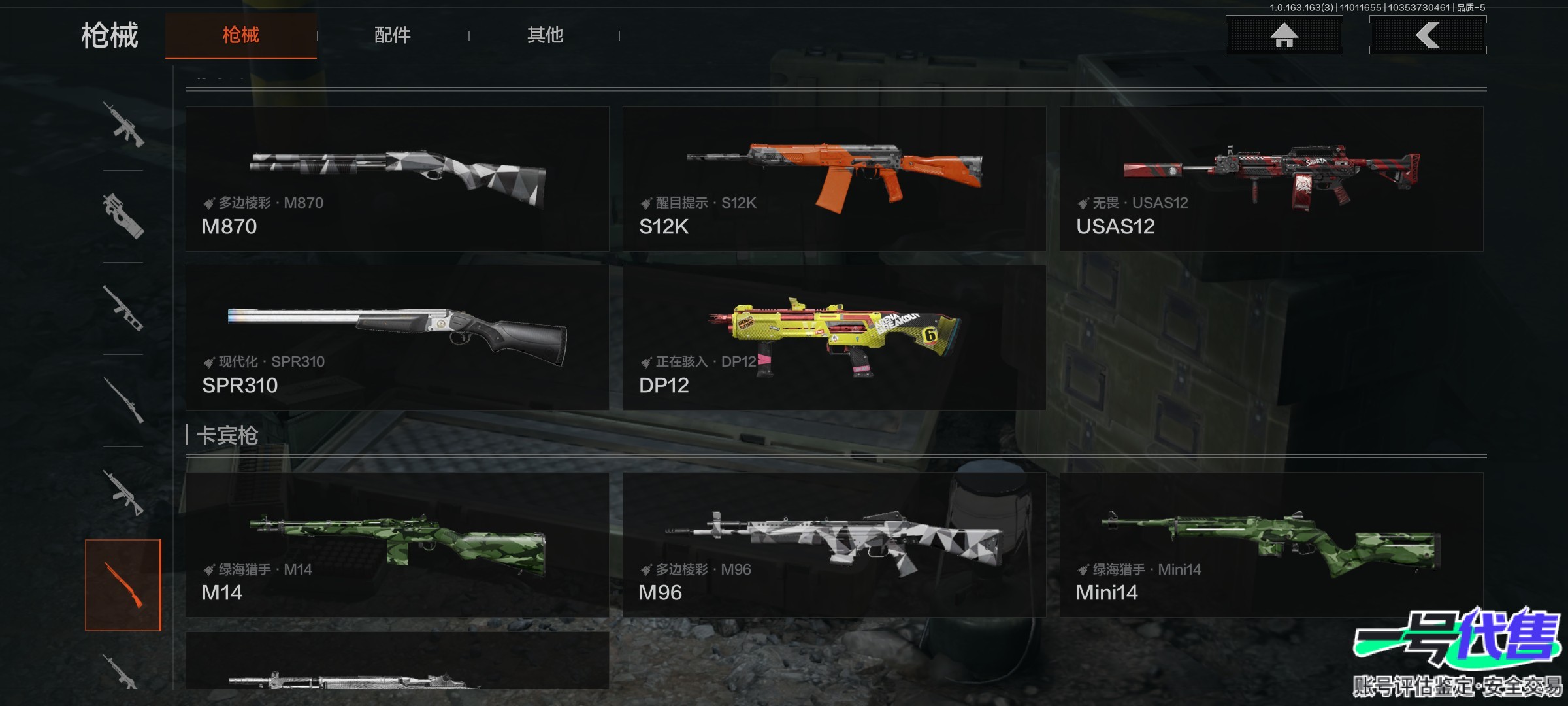Select the M96 weapon card
The width and height of the screenshot is (1568, 706).
pyautogui.click(x=834, y=545)
